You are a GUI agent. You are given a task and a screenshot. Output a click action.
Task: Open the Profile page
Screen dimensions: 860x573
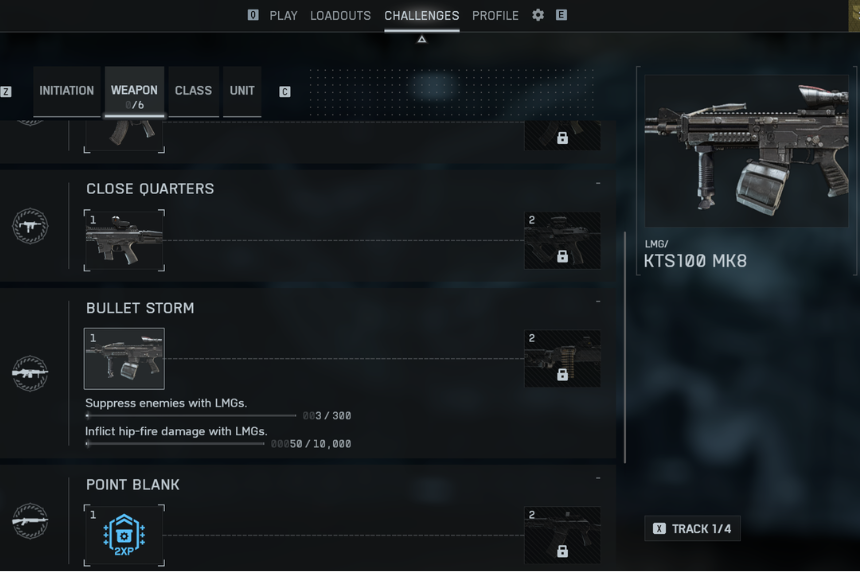tap(495, 16)
